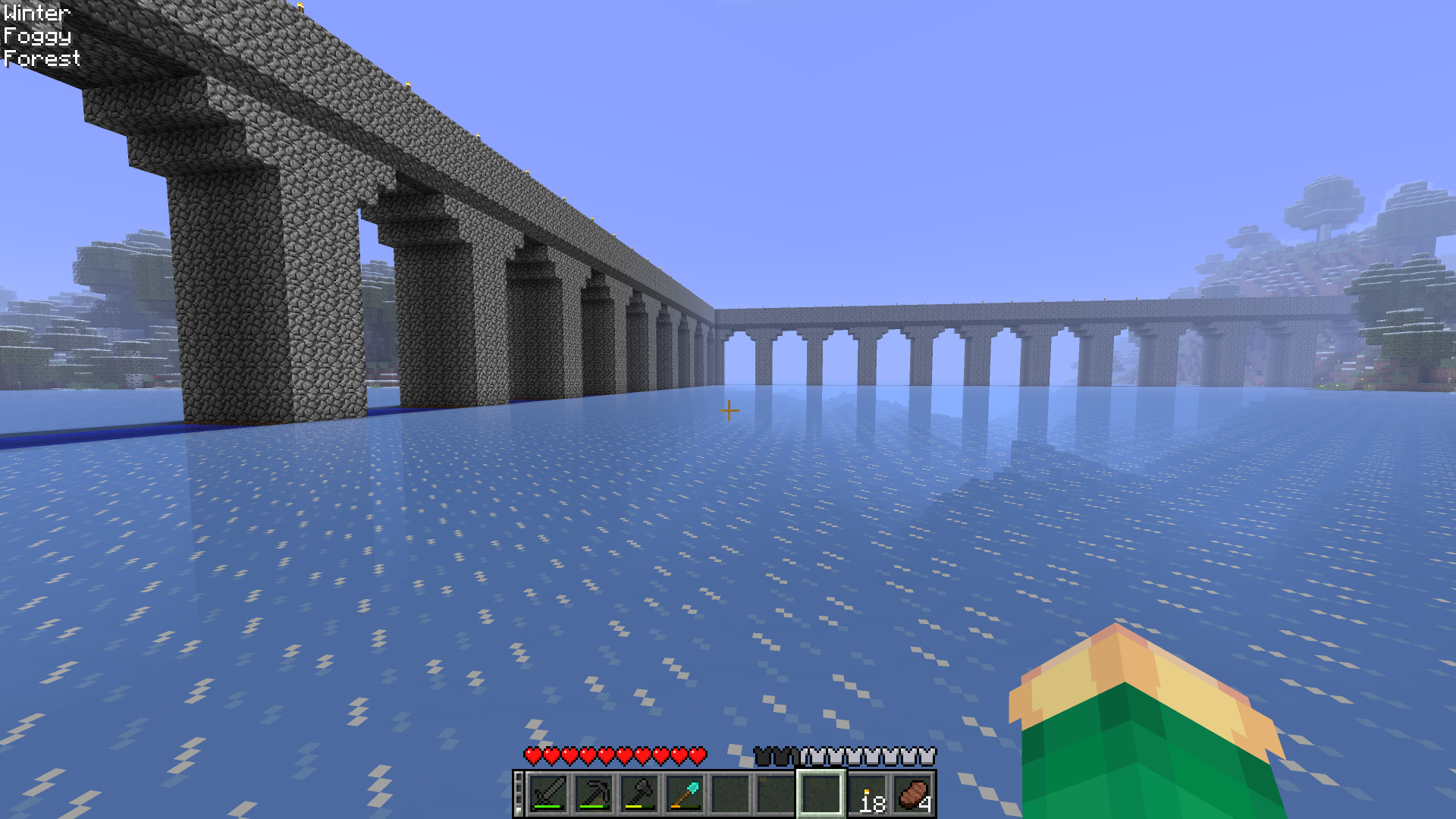Screen dimensions: 1456x819
Task: Click the crosshair at screen center
Action: [x=728, y=410]
